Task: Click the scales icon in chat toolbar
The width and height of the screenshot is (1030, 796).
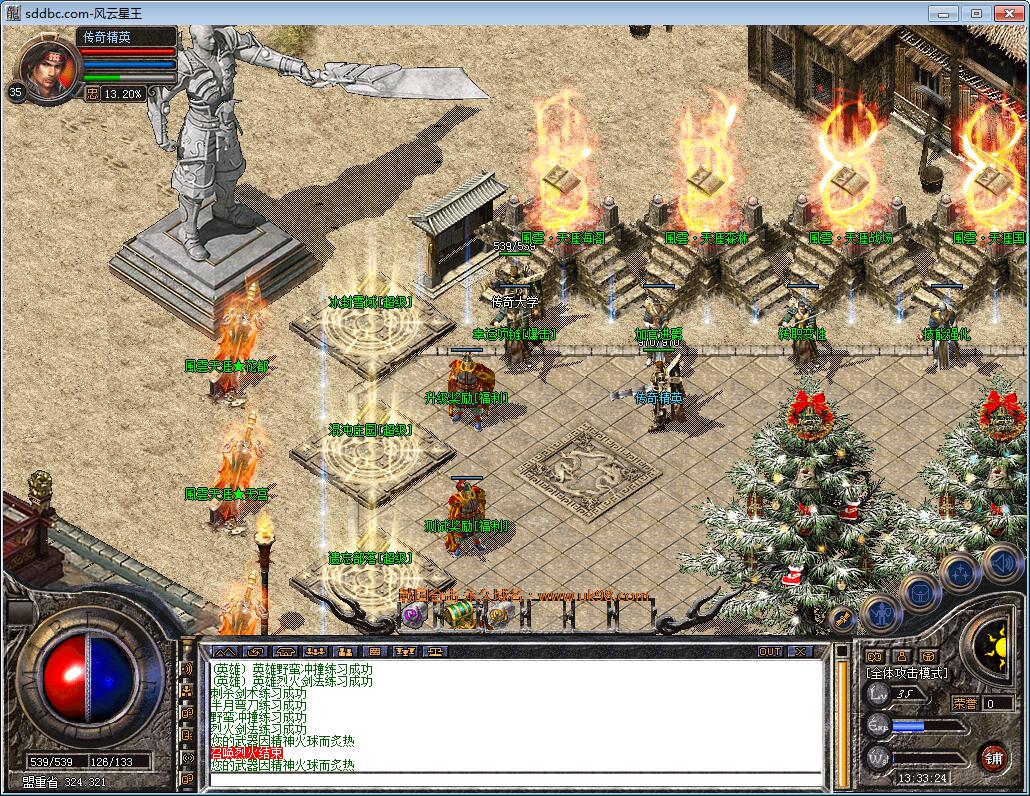Action: click(x=437, y=651)
